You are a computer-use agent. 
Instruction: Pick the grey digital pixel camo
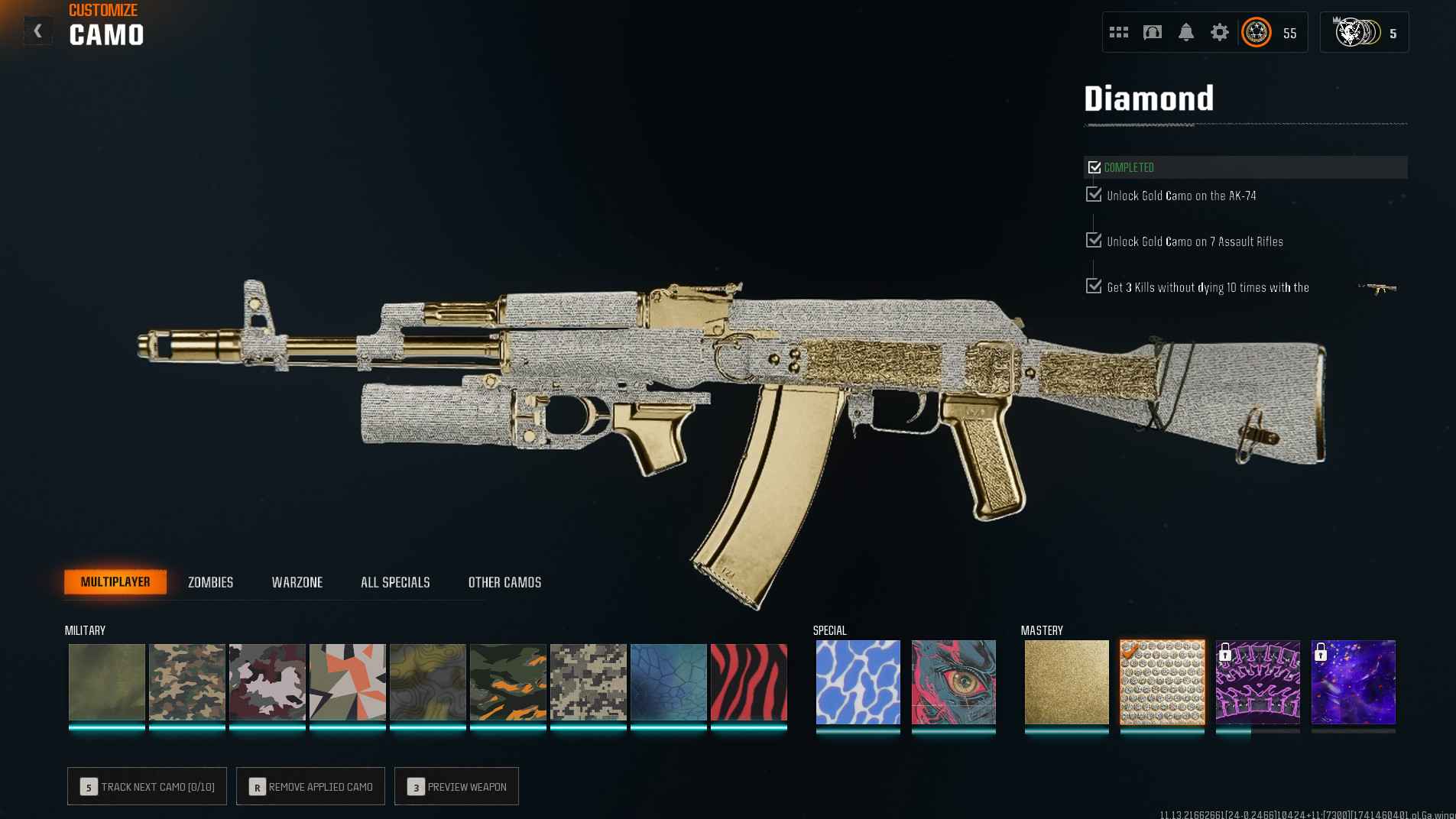pyautogui.click(x=588, y=682)
